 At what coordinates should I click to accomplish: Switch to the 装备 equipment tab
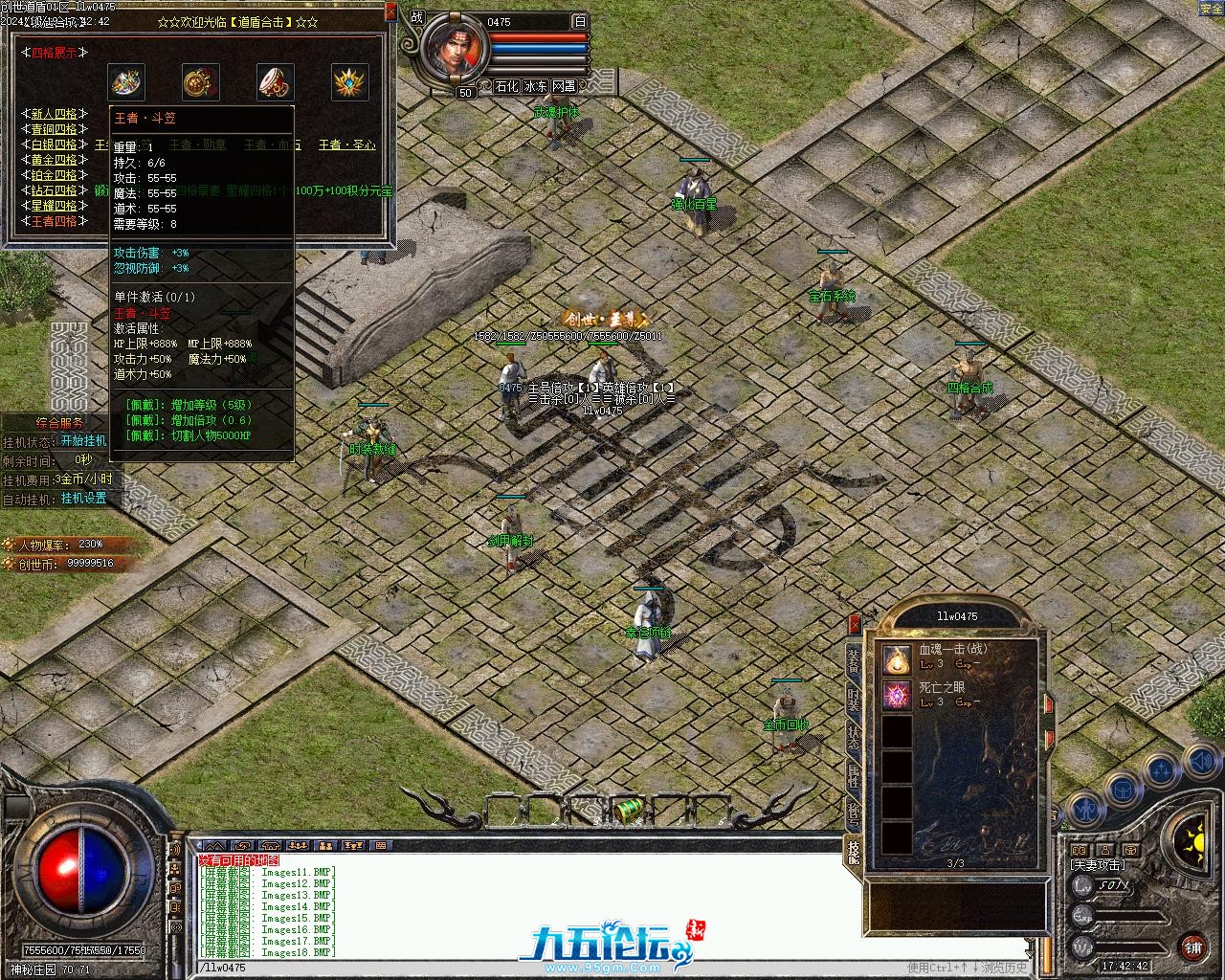coord(853,662)
